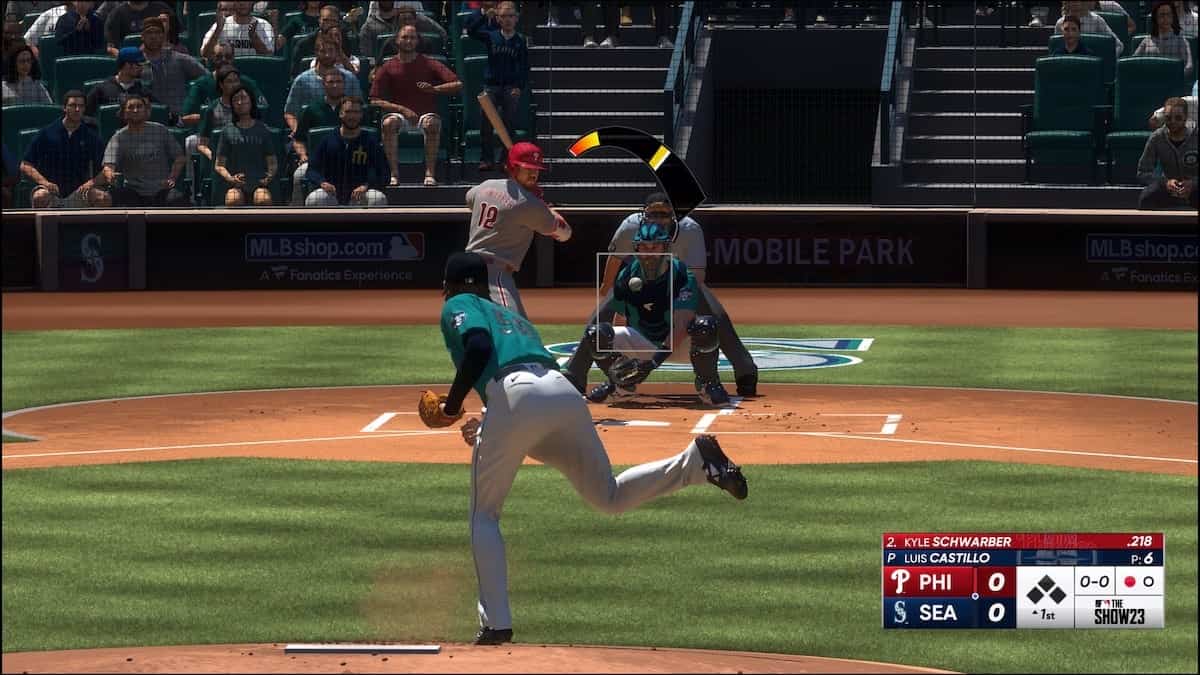Choose the PHI team row in scorebug

(x=948, y=582)
